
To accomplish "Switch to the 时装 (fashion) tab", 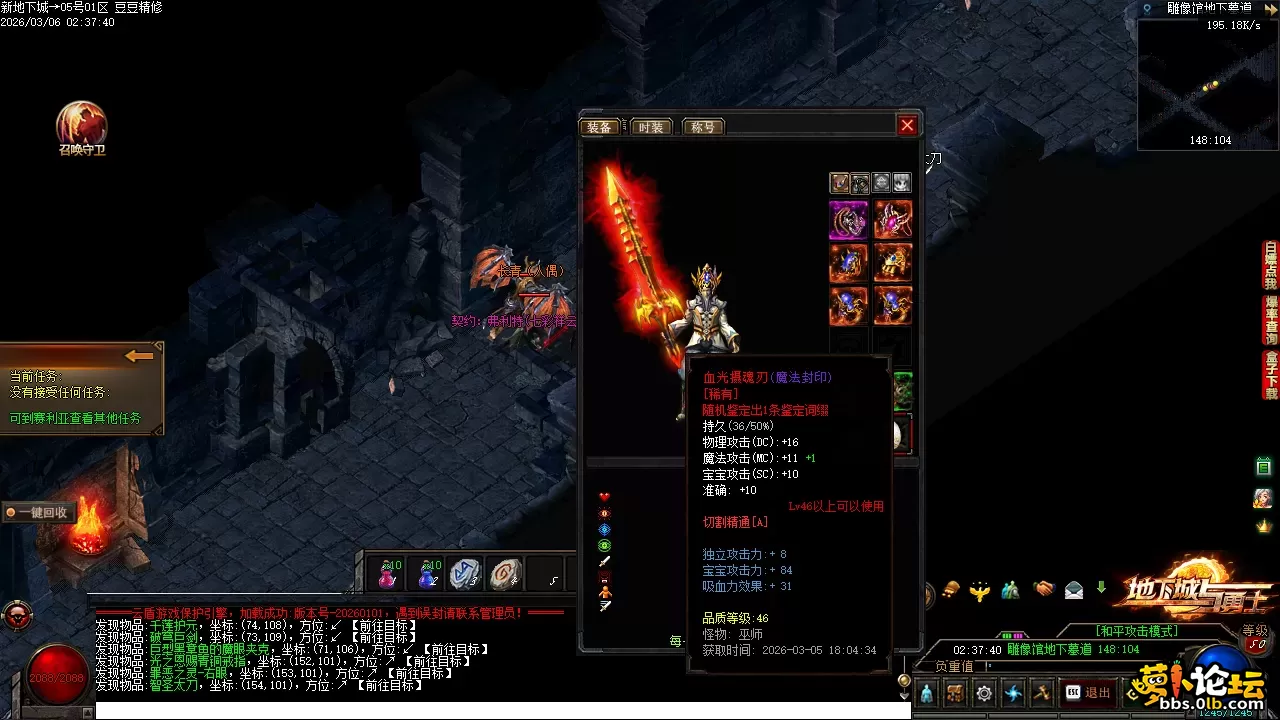I will tap(650, 127).
